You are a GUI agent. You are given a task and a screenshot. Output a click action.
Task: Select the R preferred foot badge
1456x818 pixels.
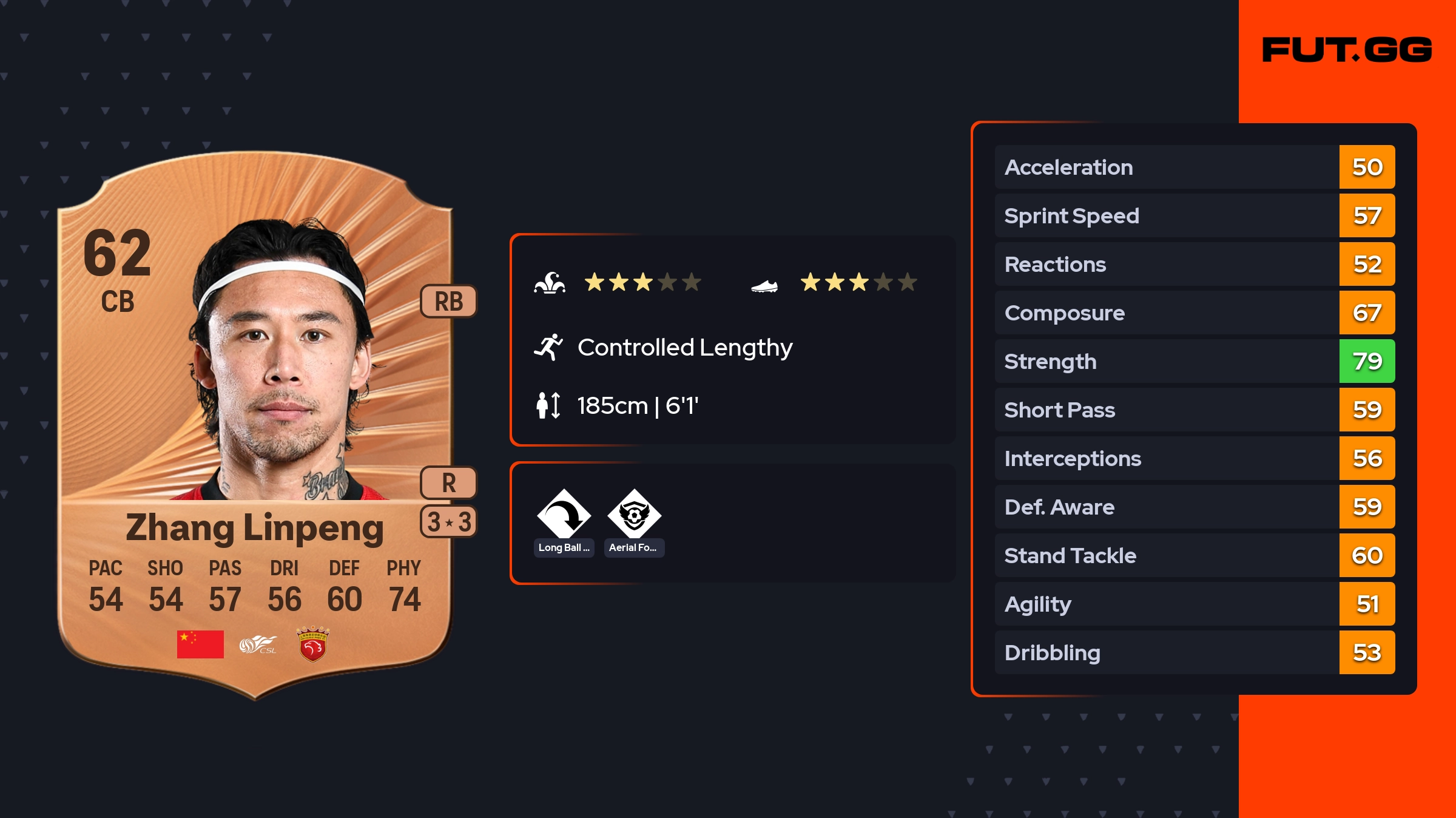click(448, 483)
